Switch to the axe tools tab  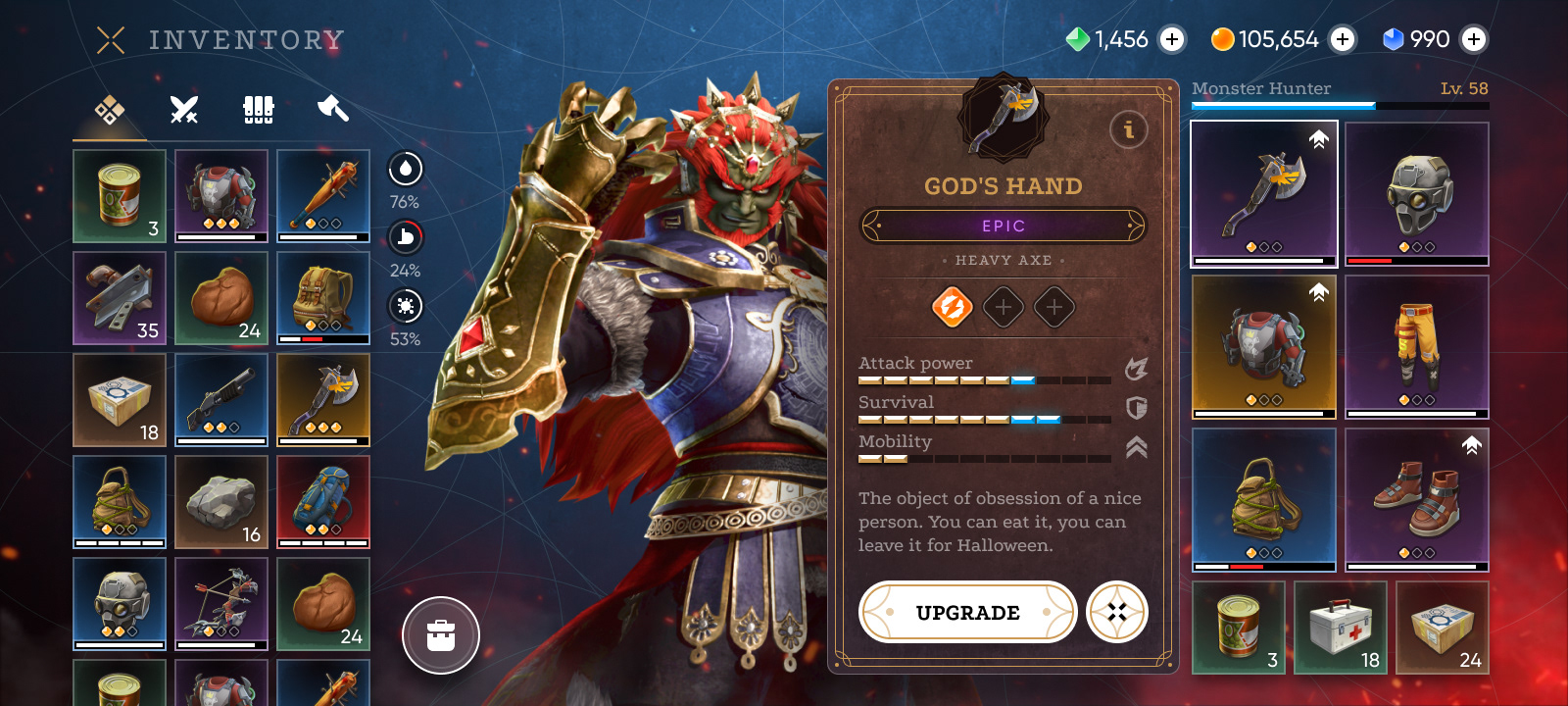(x=333, y=109)
